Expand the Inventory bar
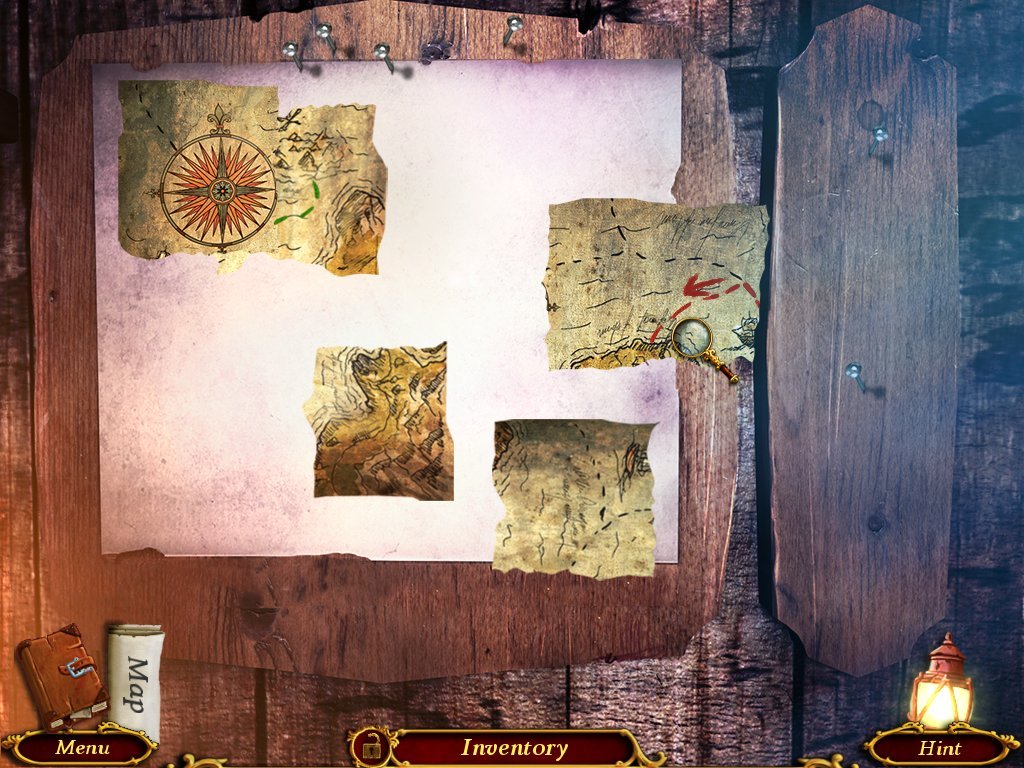This screenshot has height=768, width=1024. (x=514, y=747)
